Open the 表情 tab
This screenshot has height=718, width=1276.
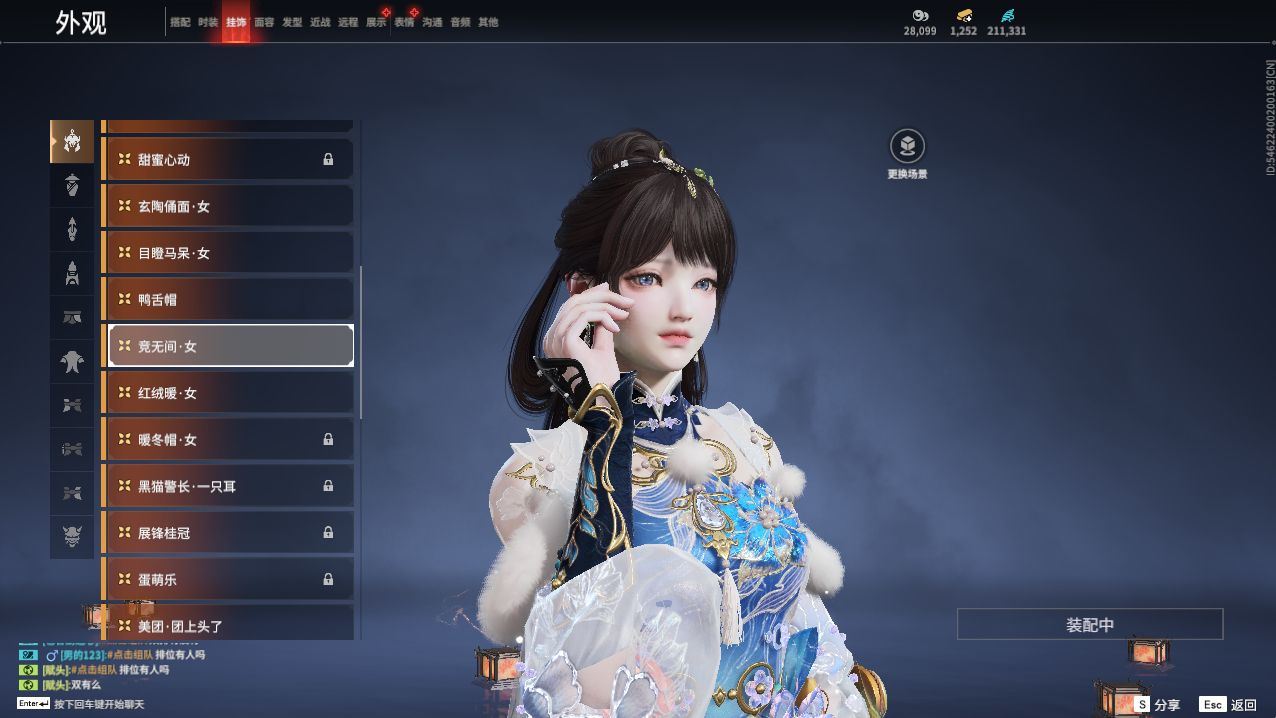pos(404,22)
